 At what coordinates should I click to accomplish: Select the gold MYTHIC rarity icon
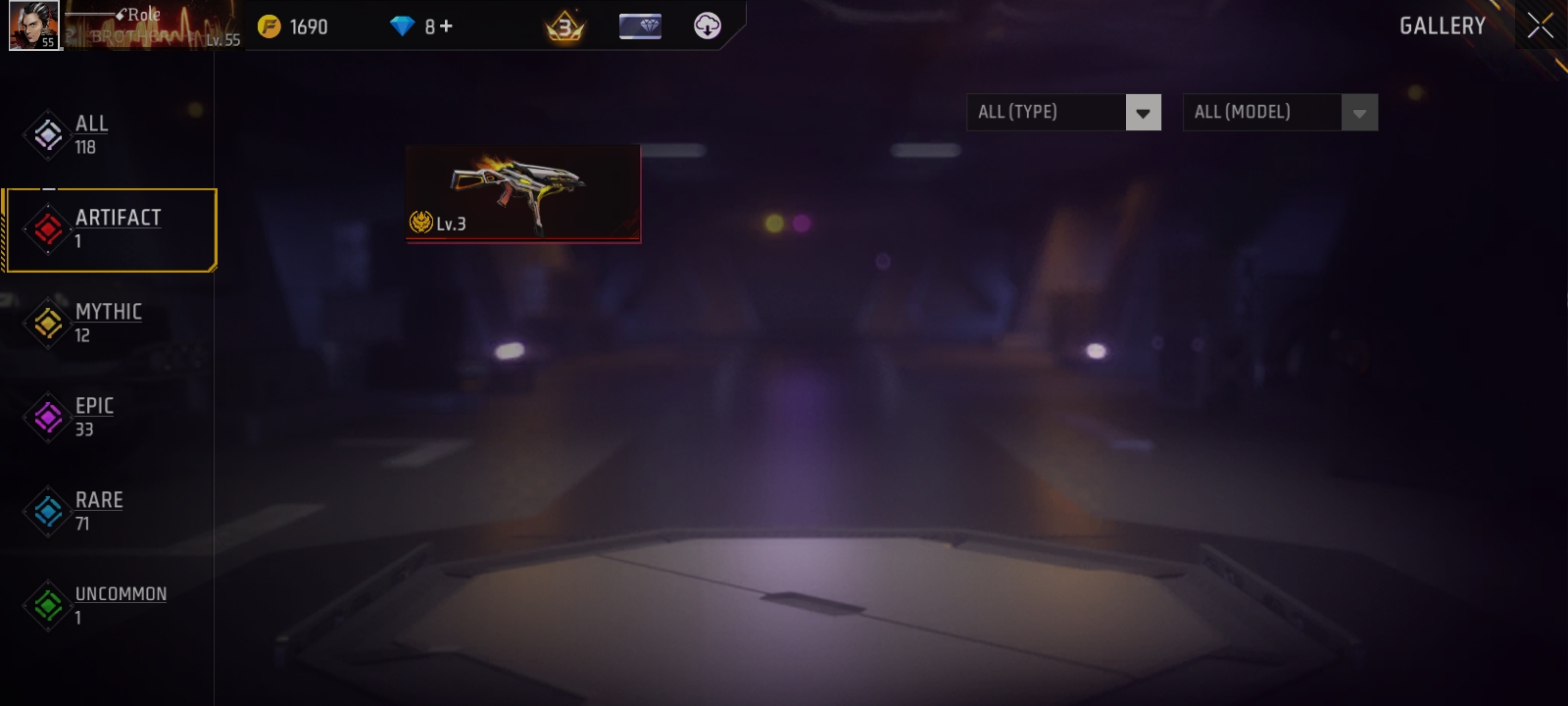coord(47,322)
